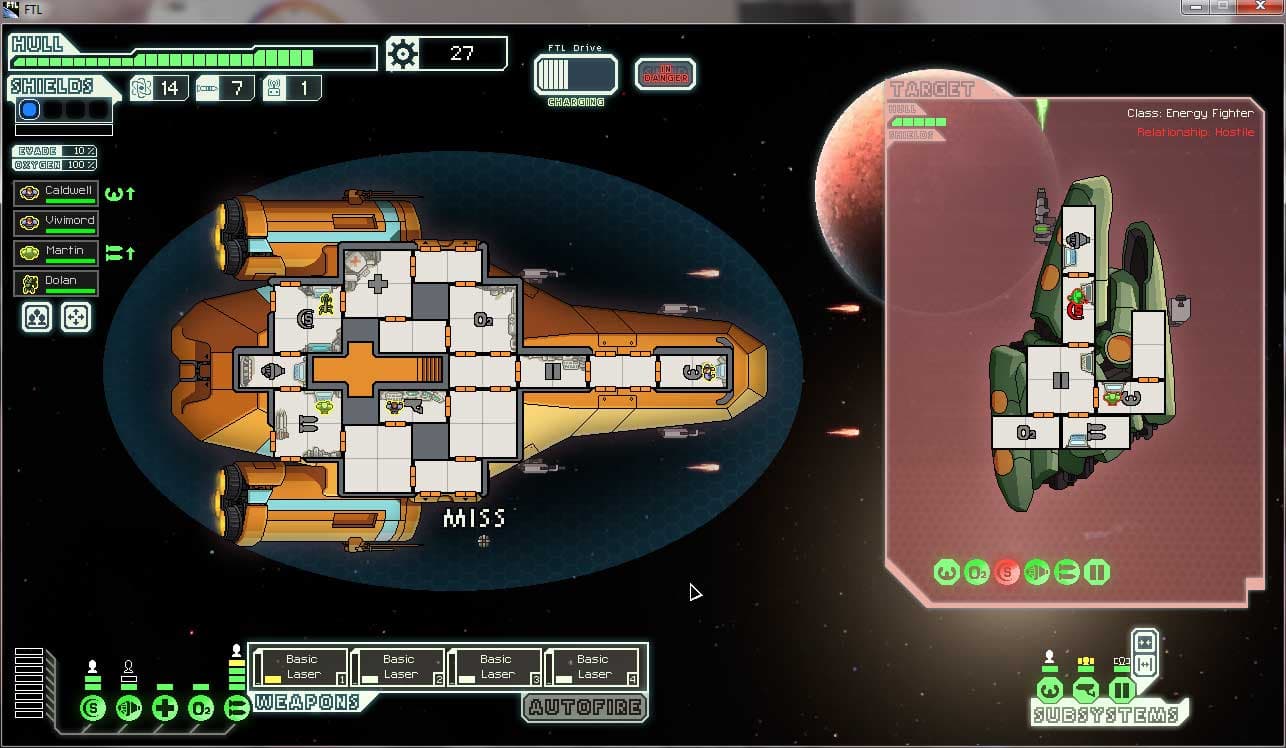The width and height of the screenshot is (1286, 748).
Task: Click the oxygen system power icon
Action: pyautogui.click(x=201, y=709)
